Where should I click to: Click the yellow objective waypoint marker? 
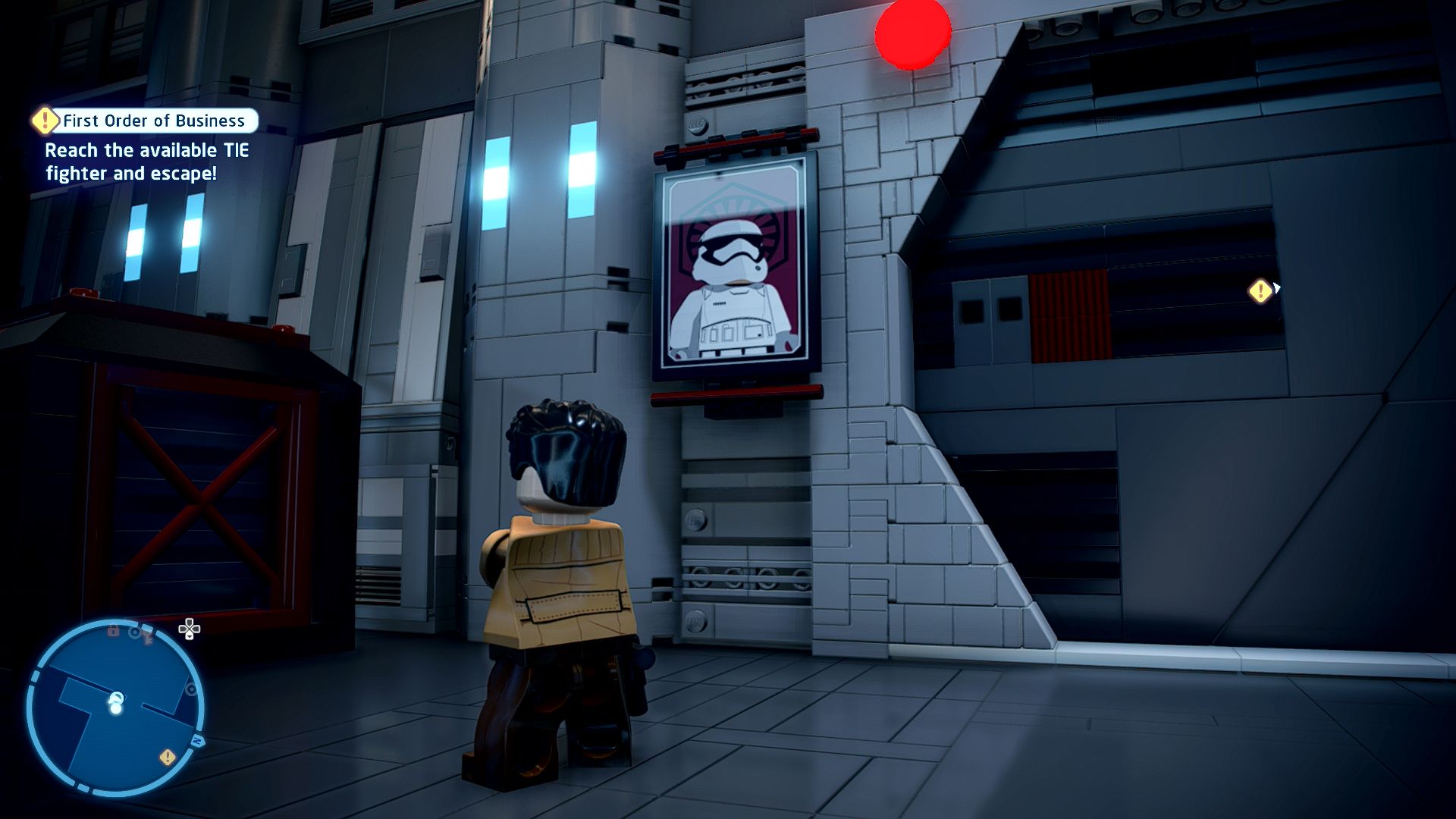(x=1260, y=291)
